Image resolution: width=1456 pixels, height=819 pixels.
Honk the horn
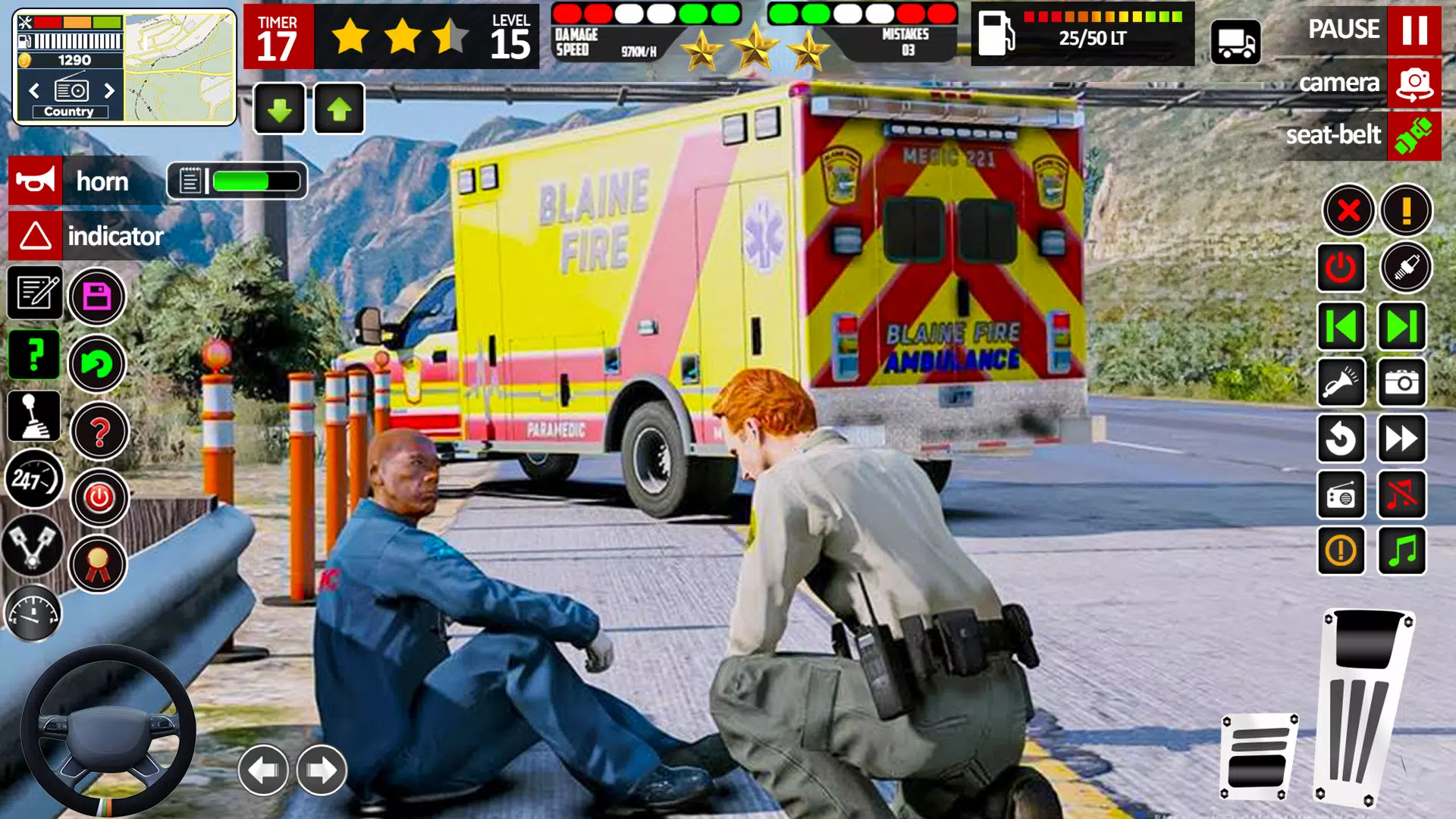coord(34,180)
